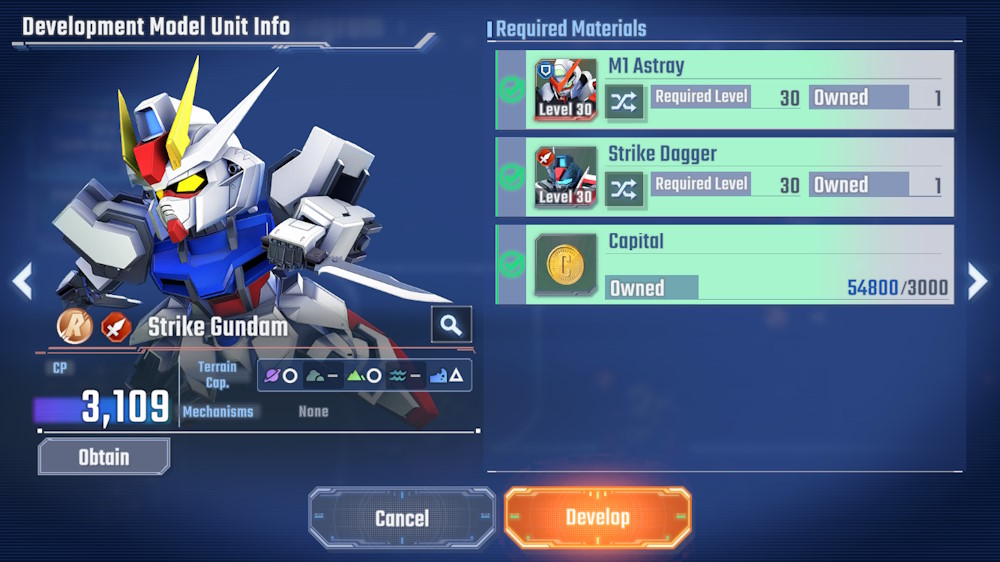Swap the Strike Dagger material unit
The height and width of the screenshot is (562, 1000).
(624, 188)
